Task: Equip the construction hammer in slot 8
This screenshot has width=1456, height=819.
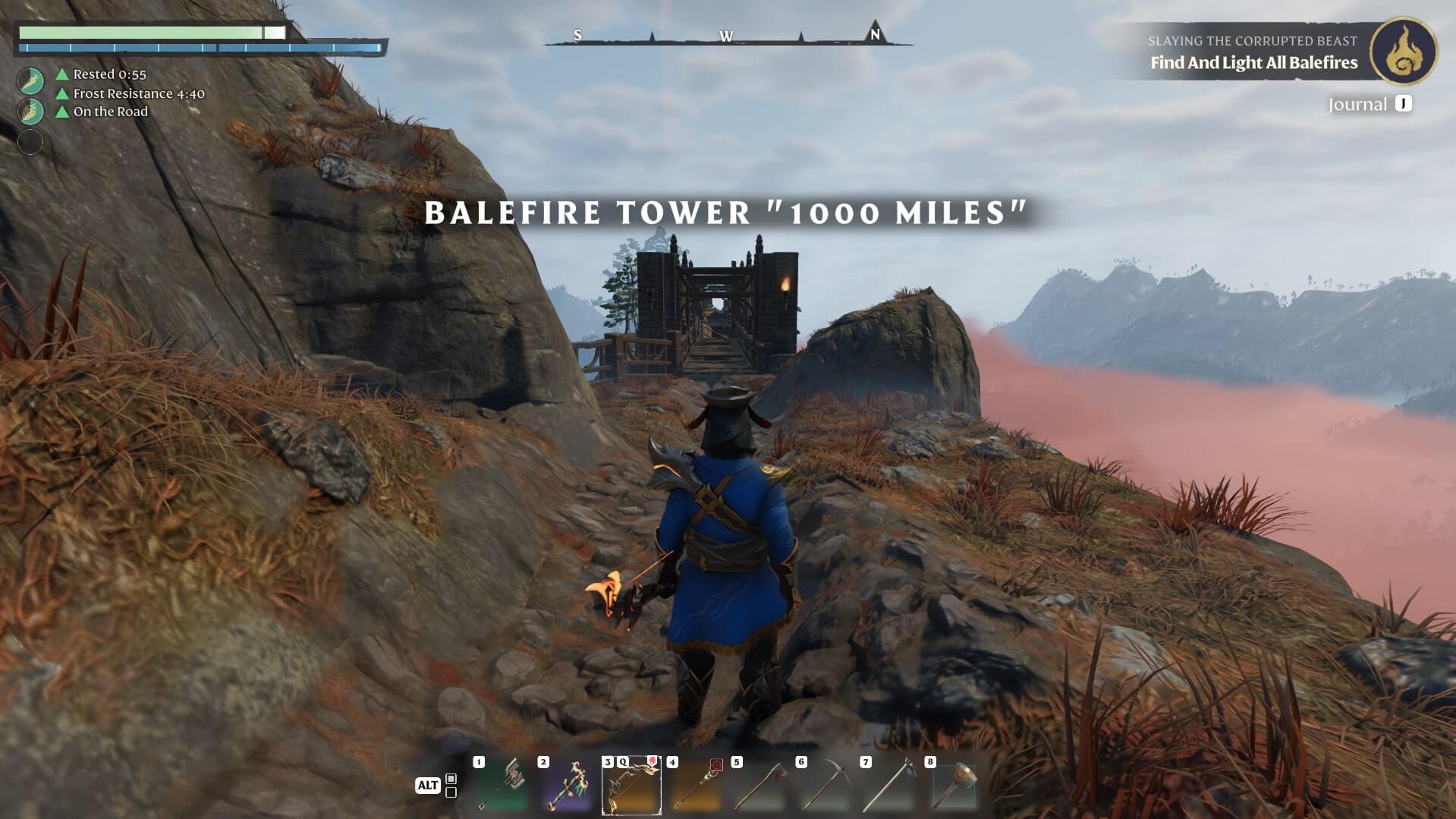Action: coord(954,786)
